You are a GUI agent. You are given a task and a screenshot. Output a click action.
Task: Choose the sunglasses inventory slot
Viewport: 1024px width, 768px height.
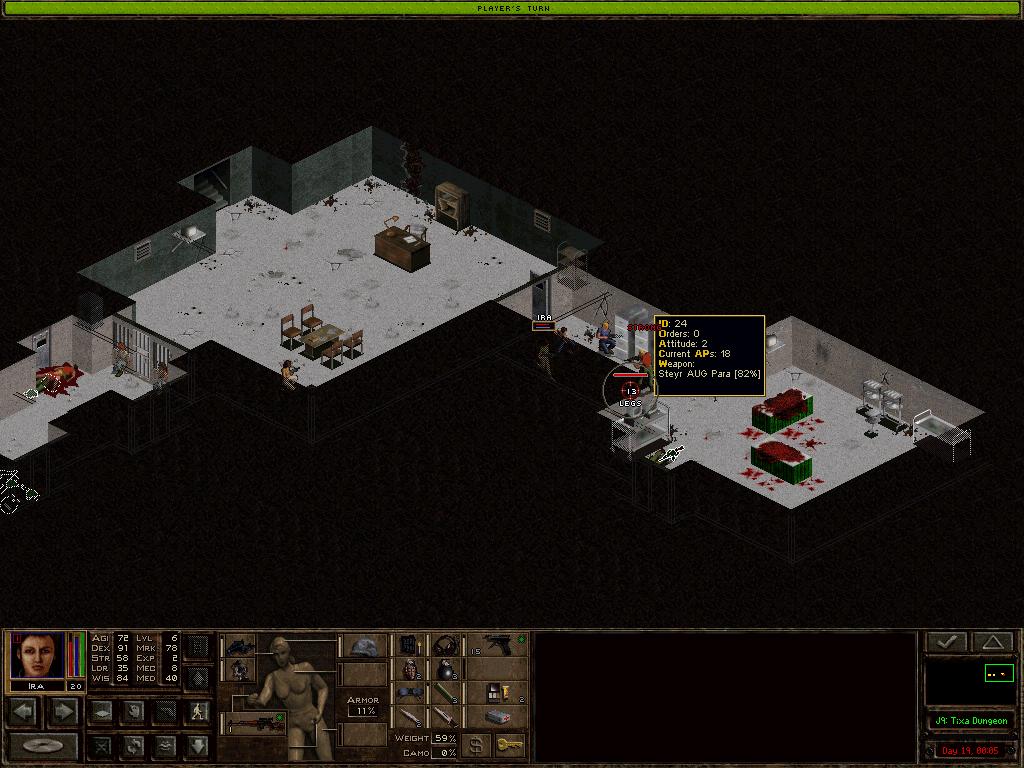pyautogui.click(x=411, y=693)
